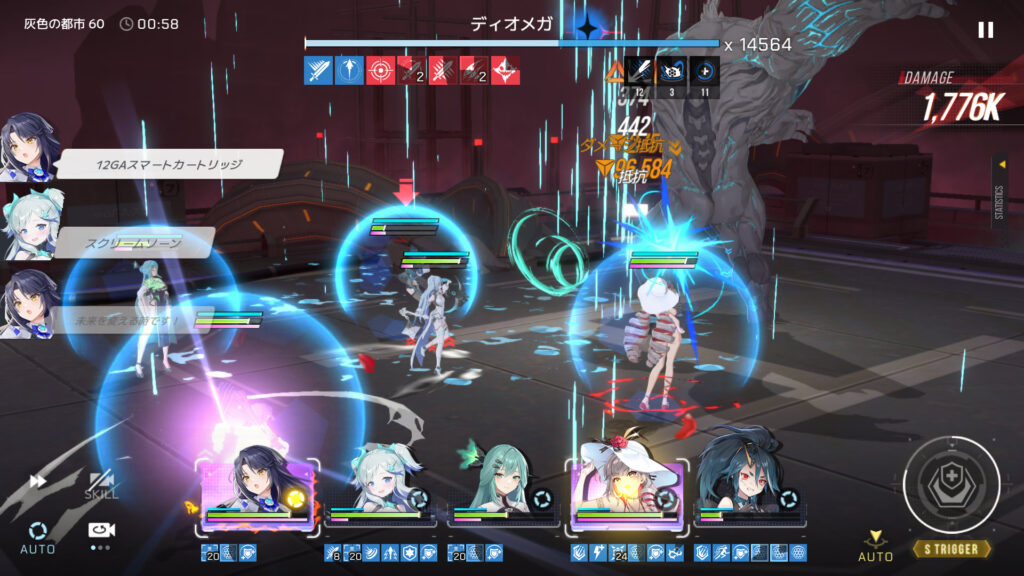Switch the camera view mode
The image size is (1024, 576).
99,532
